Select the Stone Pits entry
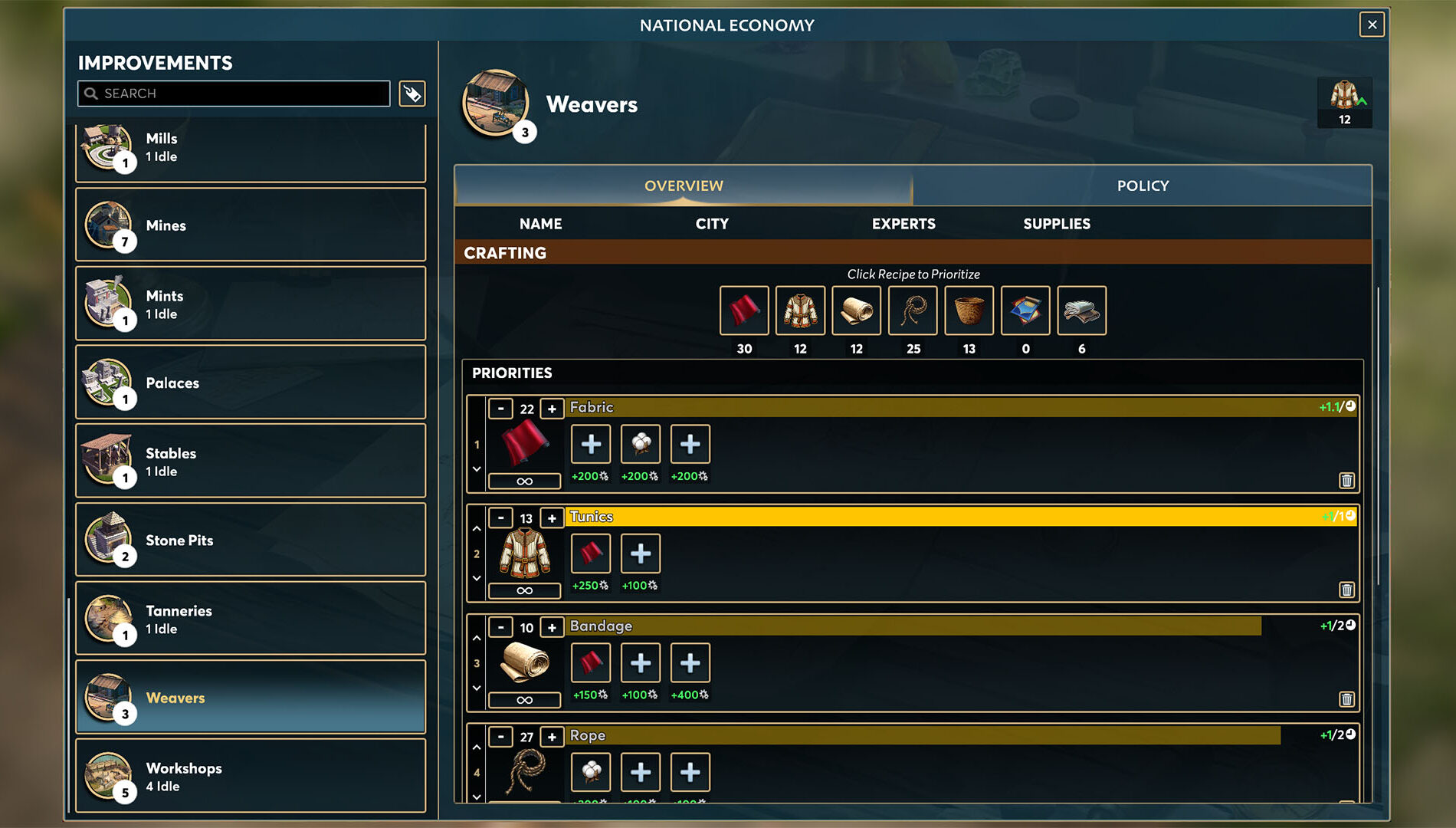Viewport: 1456px width, 828px height. 251,540
